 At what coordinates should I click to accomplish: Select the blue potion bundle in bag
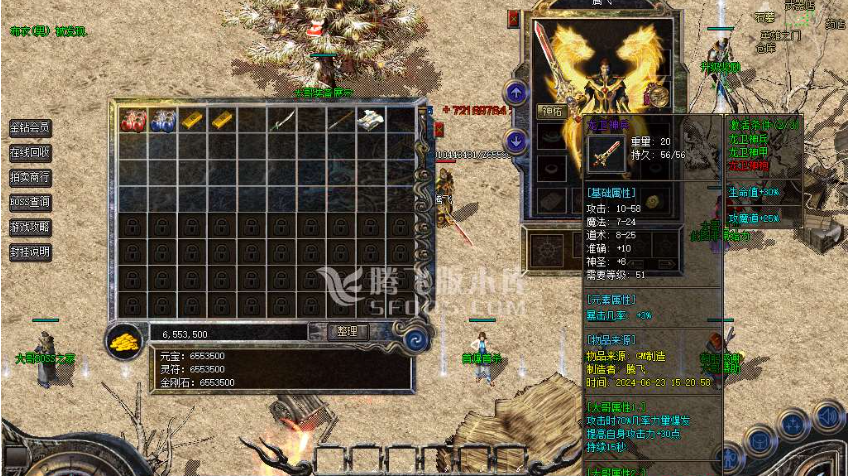click(x=162, y=121)
